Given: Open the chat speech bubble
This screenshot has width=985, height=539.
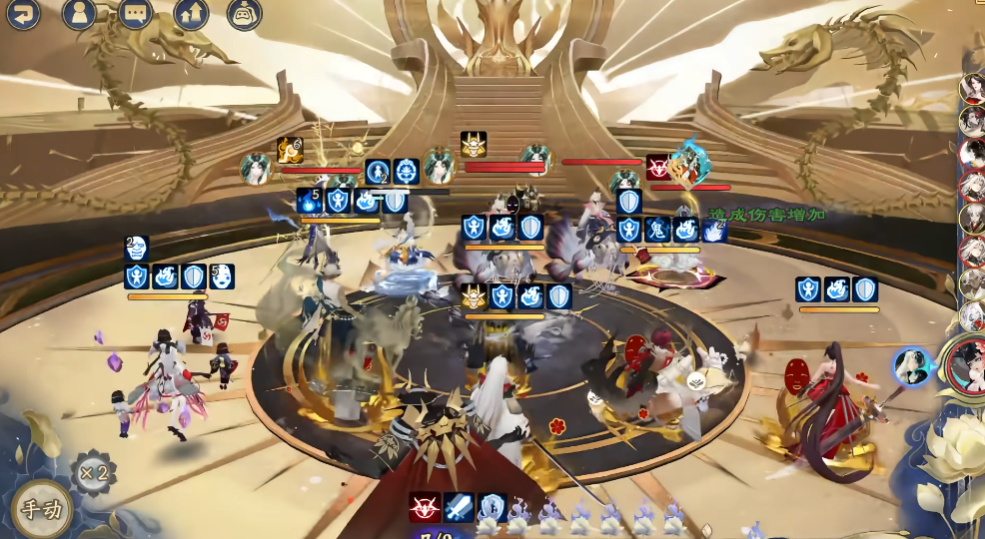Looking at the screenshot, I should pyautogui.click(x=135, y=13).
